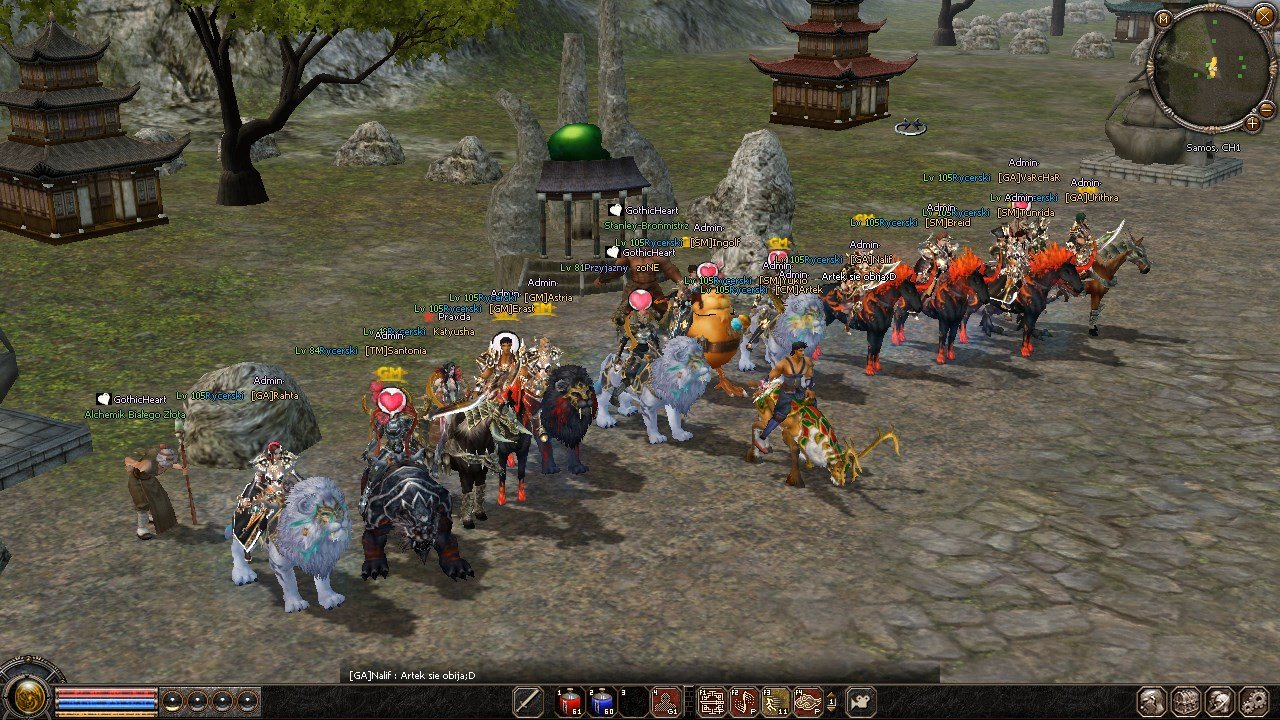This screenshot has height=720, width=1280.
Task: Open the character window via the face icon
Action: (x=1152, y=701)
